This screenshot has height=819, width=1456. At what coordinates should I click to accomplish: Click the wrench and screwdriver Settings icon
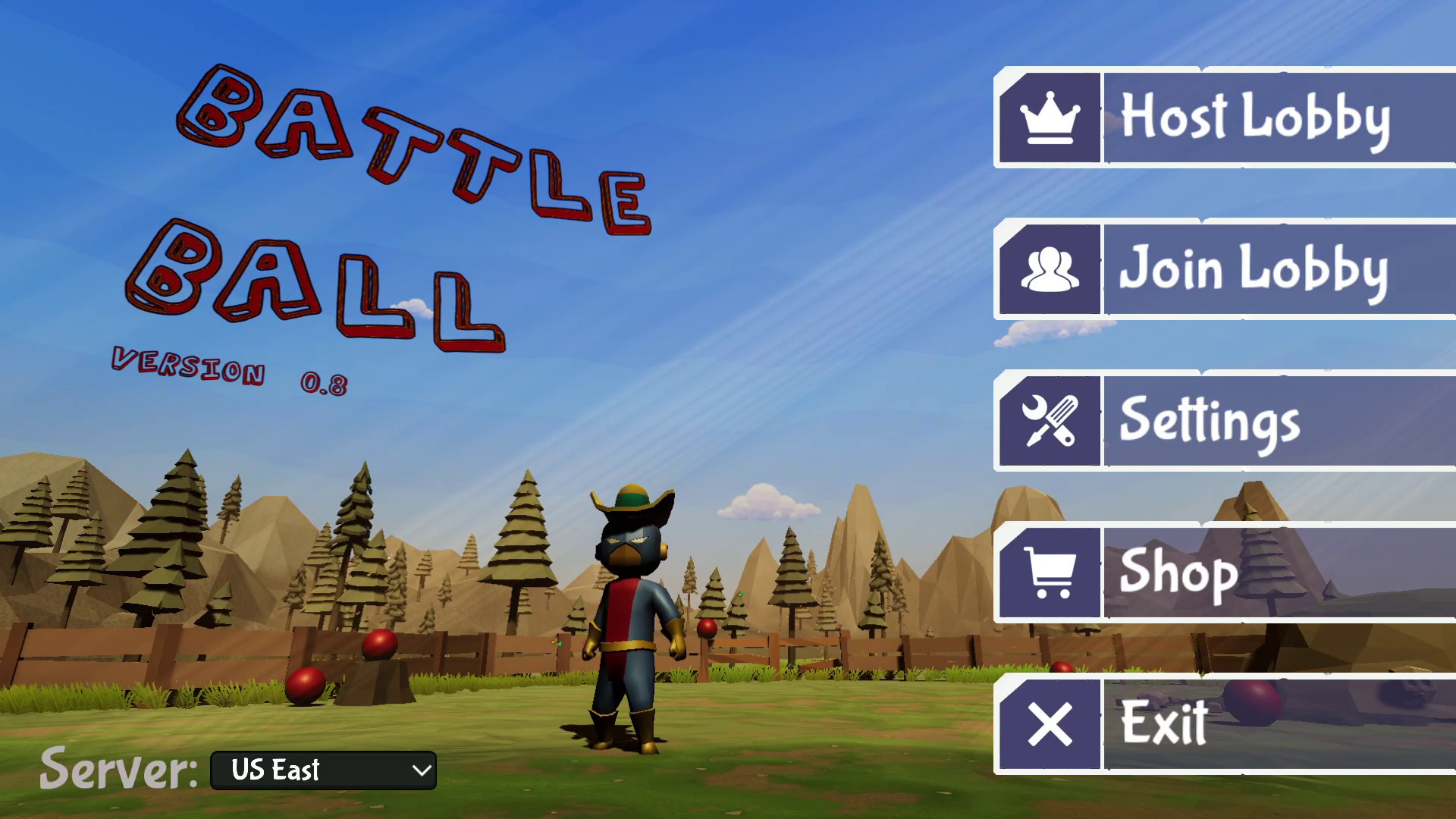1050,421
